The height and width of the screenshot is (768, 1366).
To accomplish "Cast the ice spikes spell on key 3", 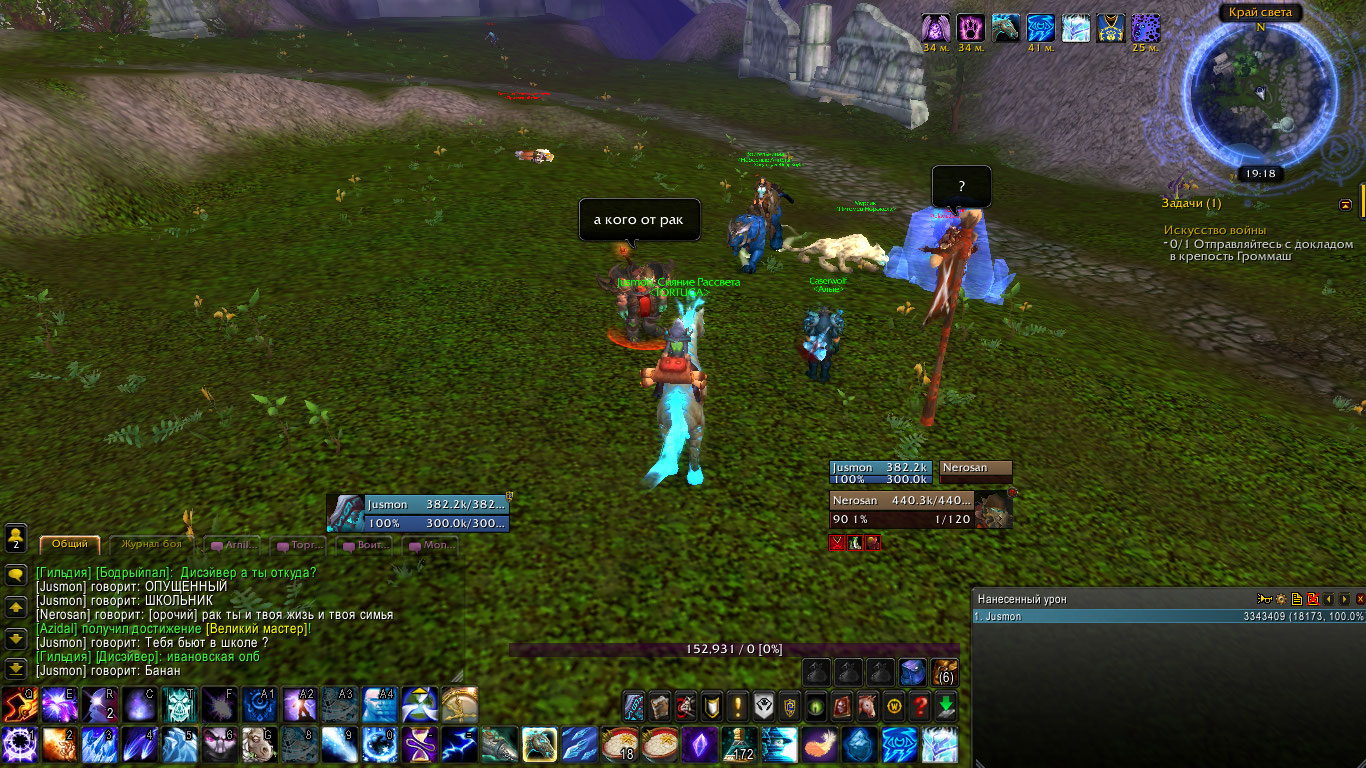I will click(x=100, y=745).
